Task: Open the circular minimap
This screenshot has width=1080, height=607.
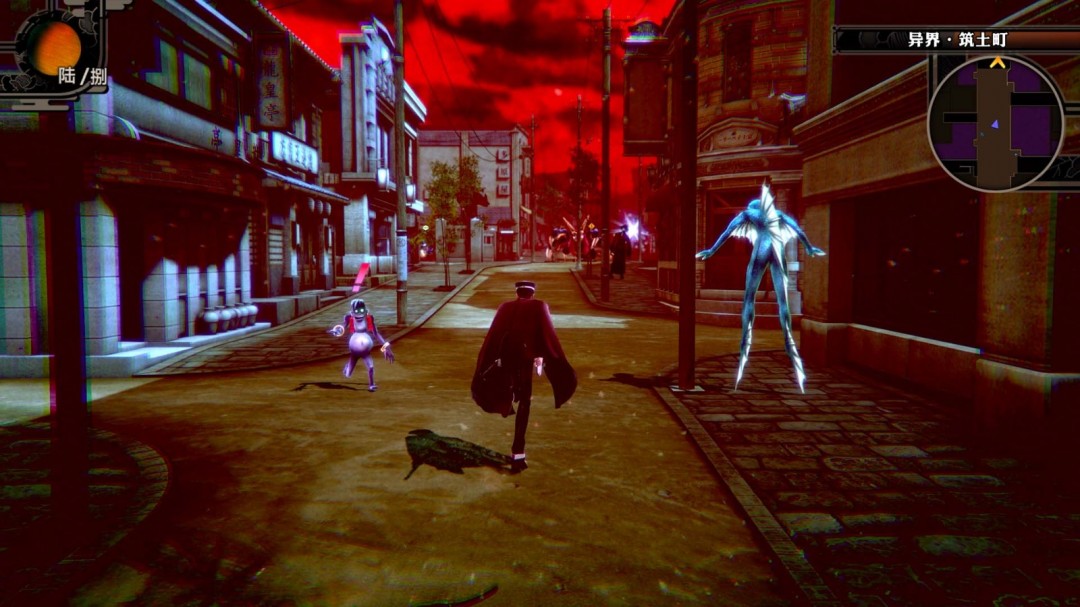Action: (994, 122)
